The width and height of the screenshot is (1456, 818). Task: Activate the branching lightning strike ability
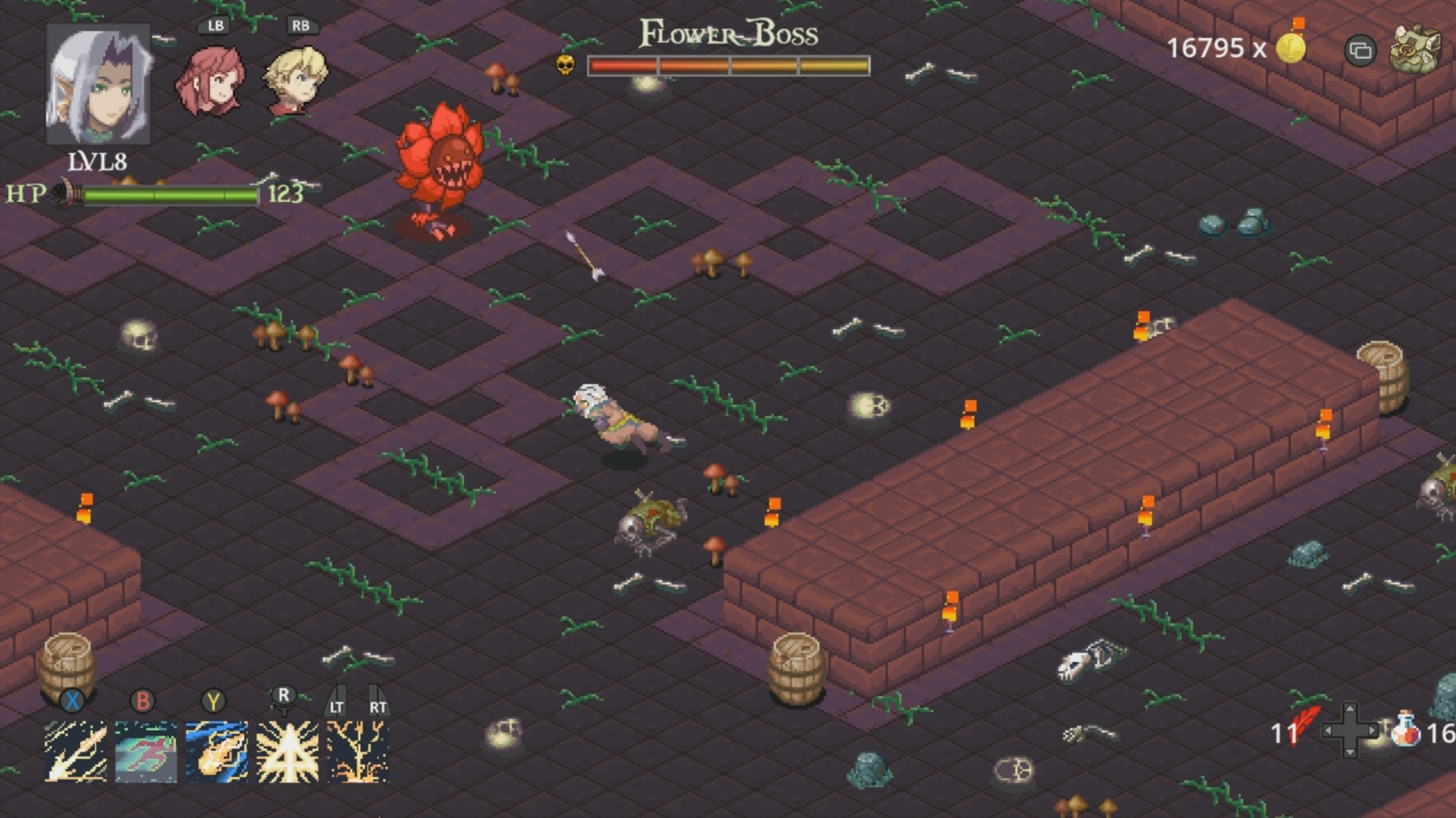pyautogui.click(x=357, y=751)
